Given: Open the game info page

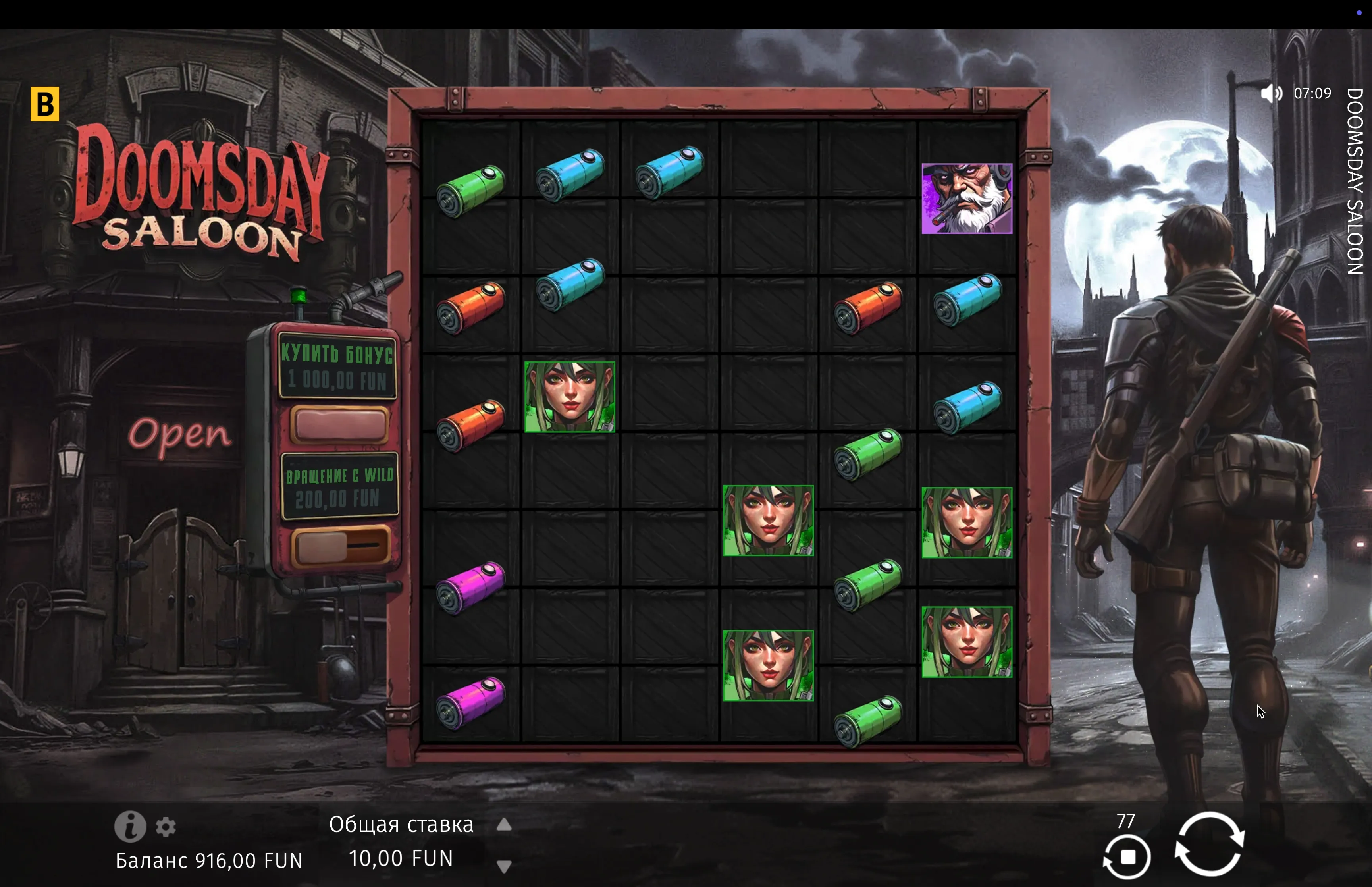Looking at the screenshot, I should 130,827.
